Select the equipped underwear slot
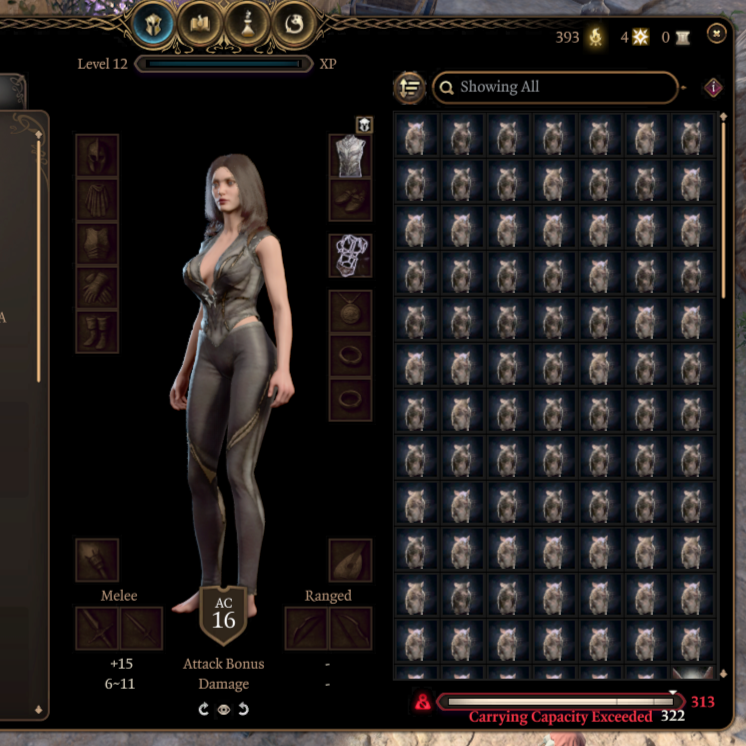This screenshot has width=746, height=746. pos(350,255)
